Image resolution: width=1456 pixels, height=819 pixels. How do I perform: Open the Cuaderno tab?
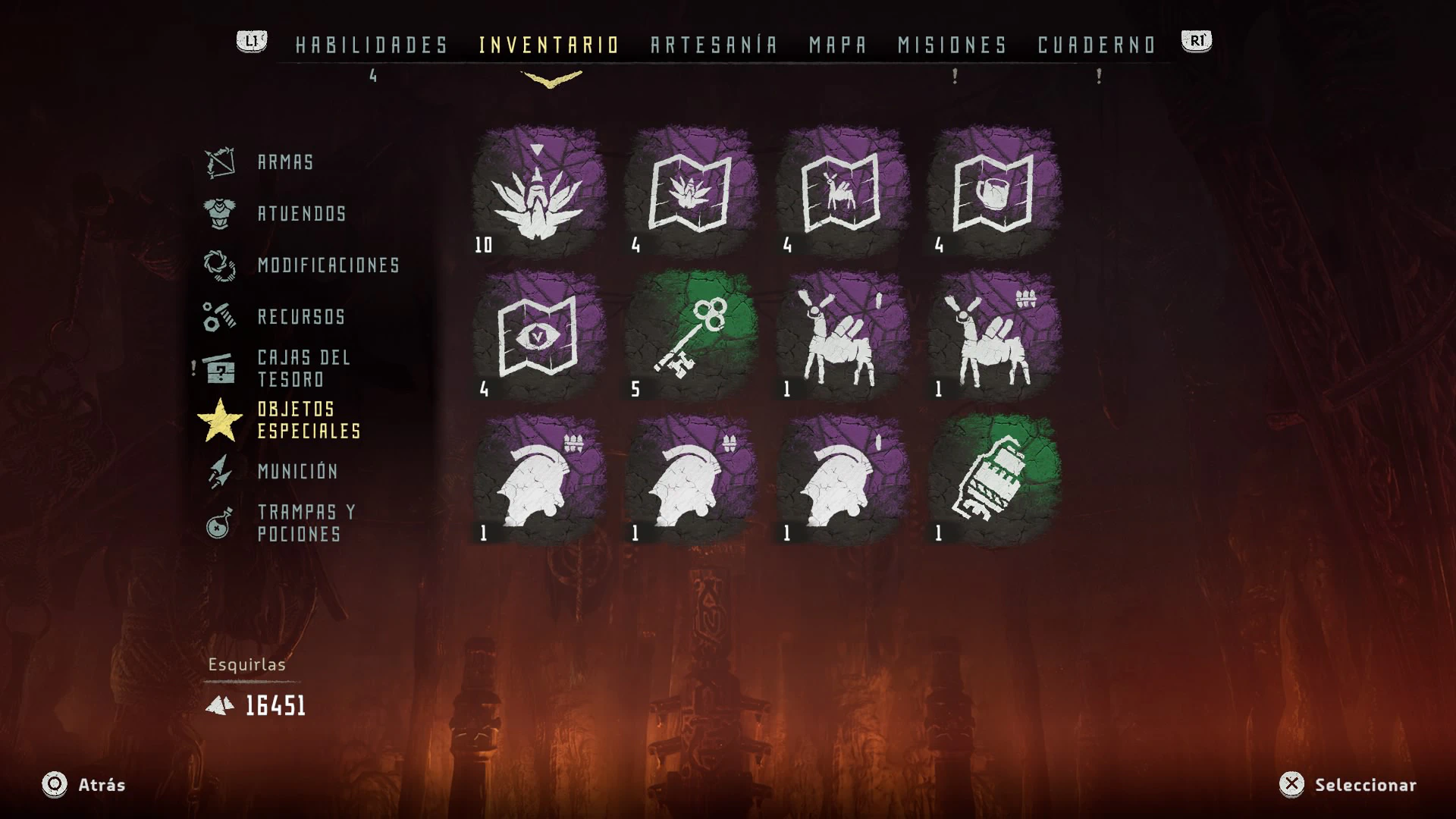(x=1097, y=45)
